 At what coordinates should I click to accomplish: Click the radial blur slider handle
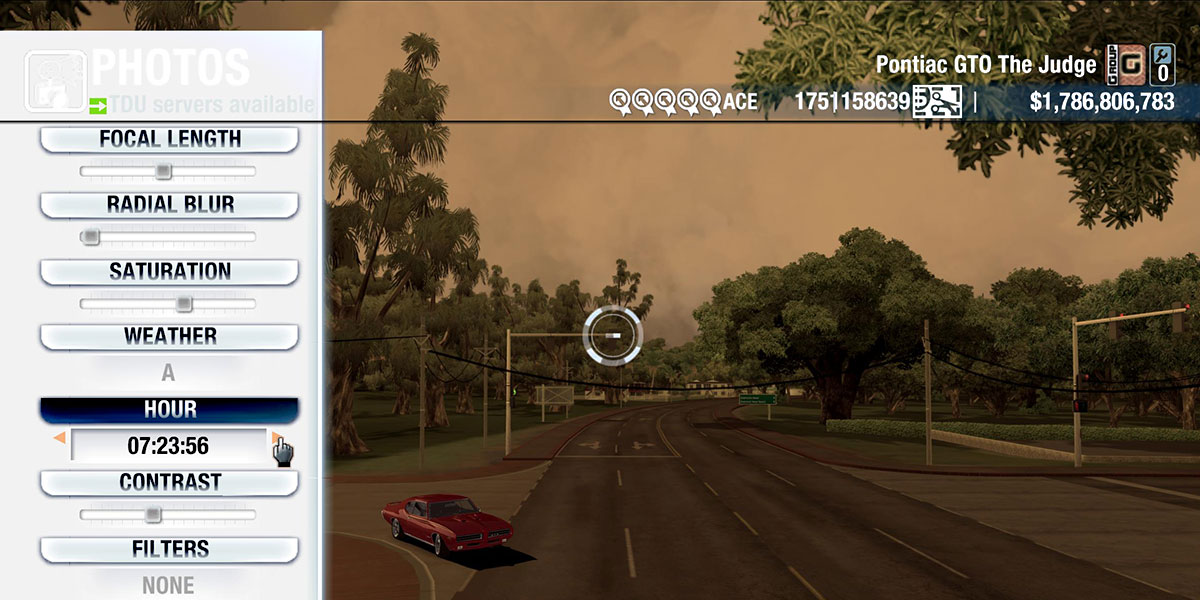[x=91, y=237]
